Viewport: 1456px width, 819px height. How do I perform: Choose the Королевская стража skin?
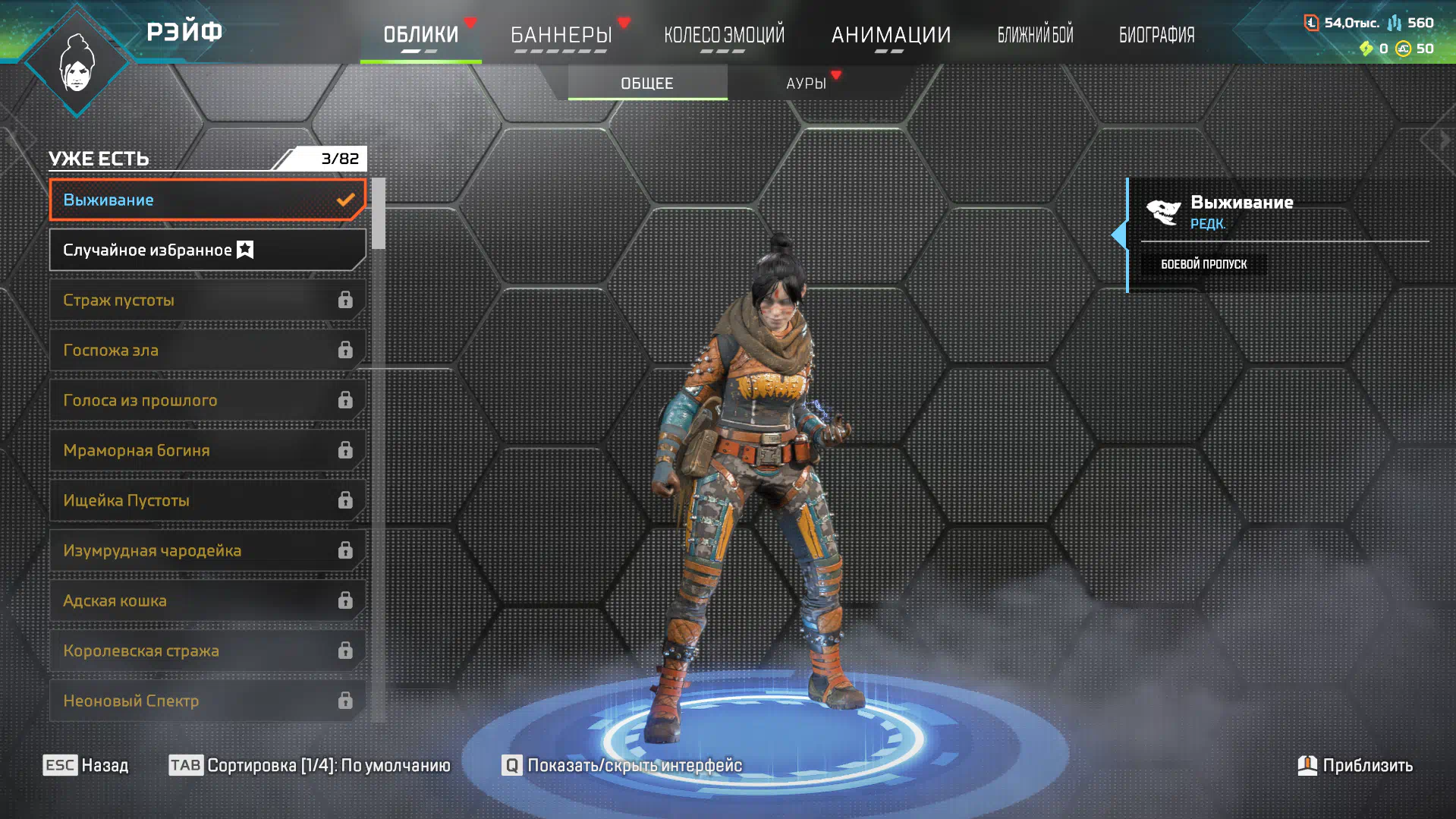click(207, 650)
